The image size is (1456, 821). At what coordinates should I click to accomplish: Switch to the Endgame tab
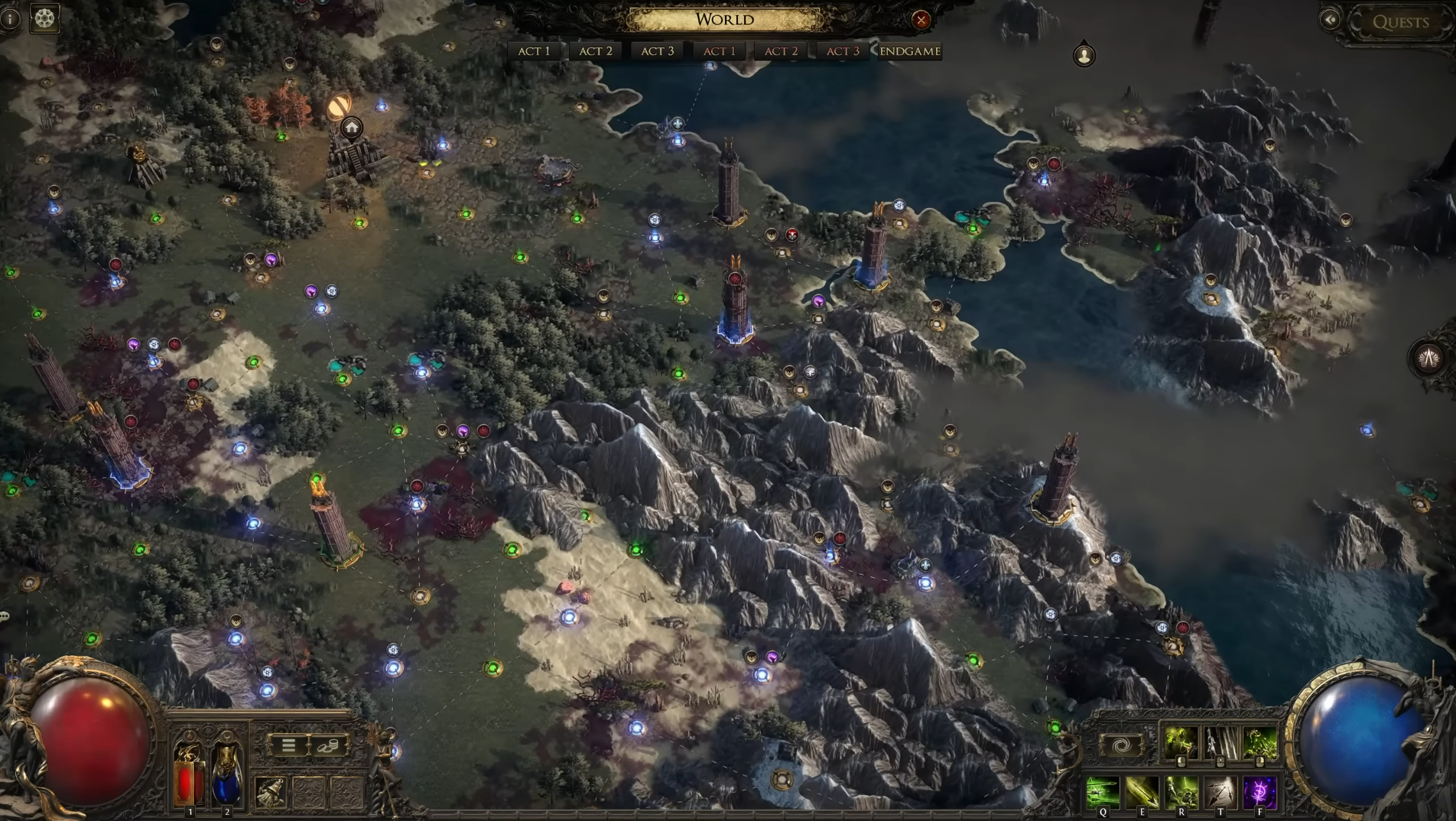click(x=909, y=51)
